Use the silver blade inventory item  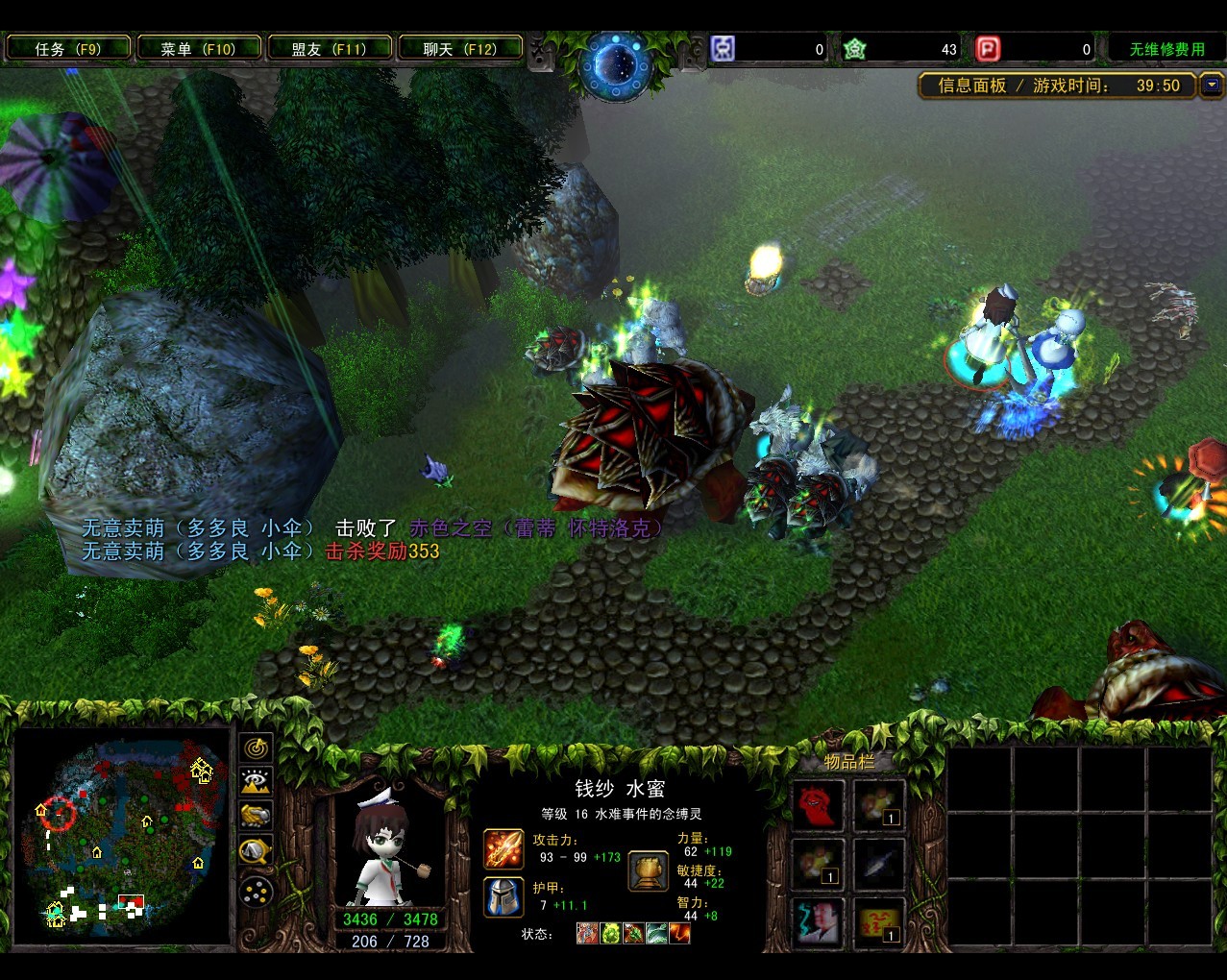pos(878,864)
